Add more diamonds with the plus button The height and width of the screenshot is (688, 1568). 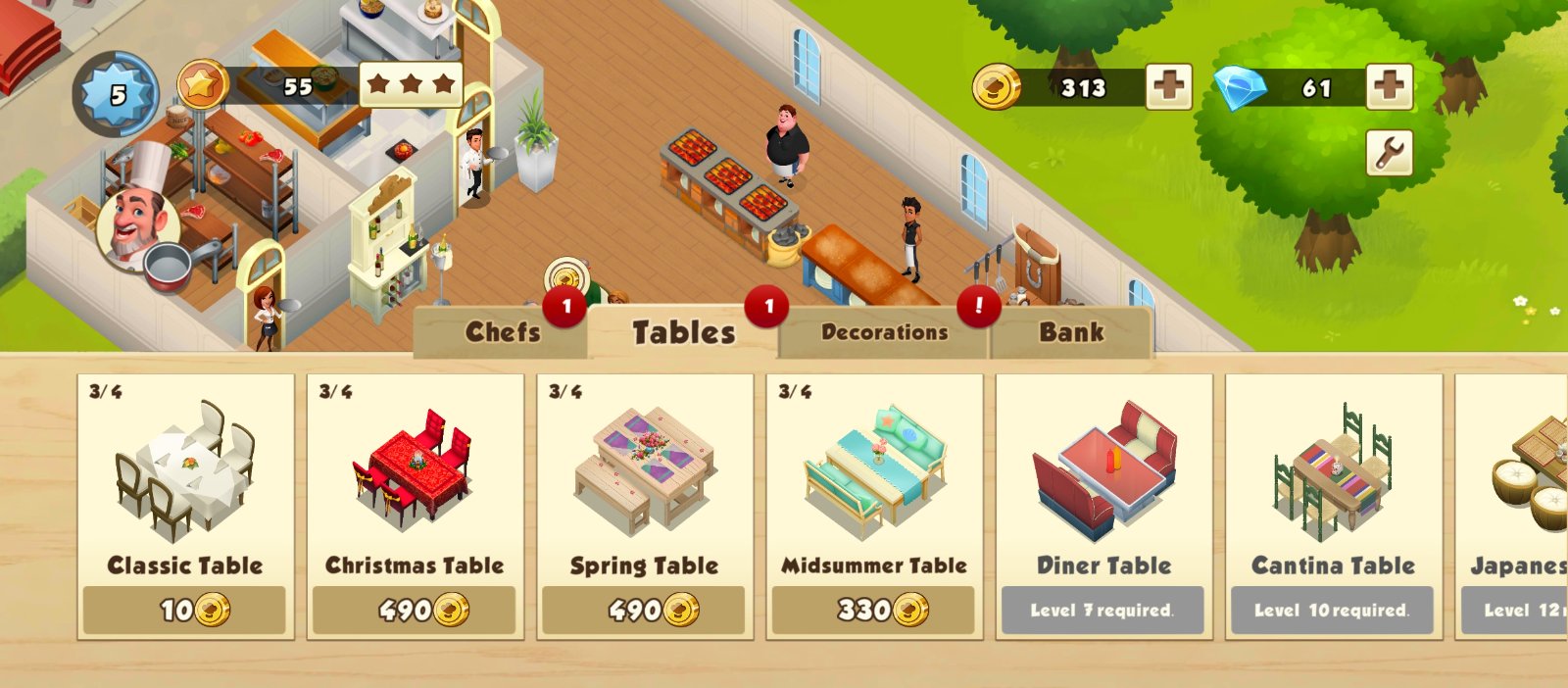click(1389, 87)
